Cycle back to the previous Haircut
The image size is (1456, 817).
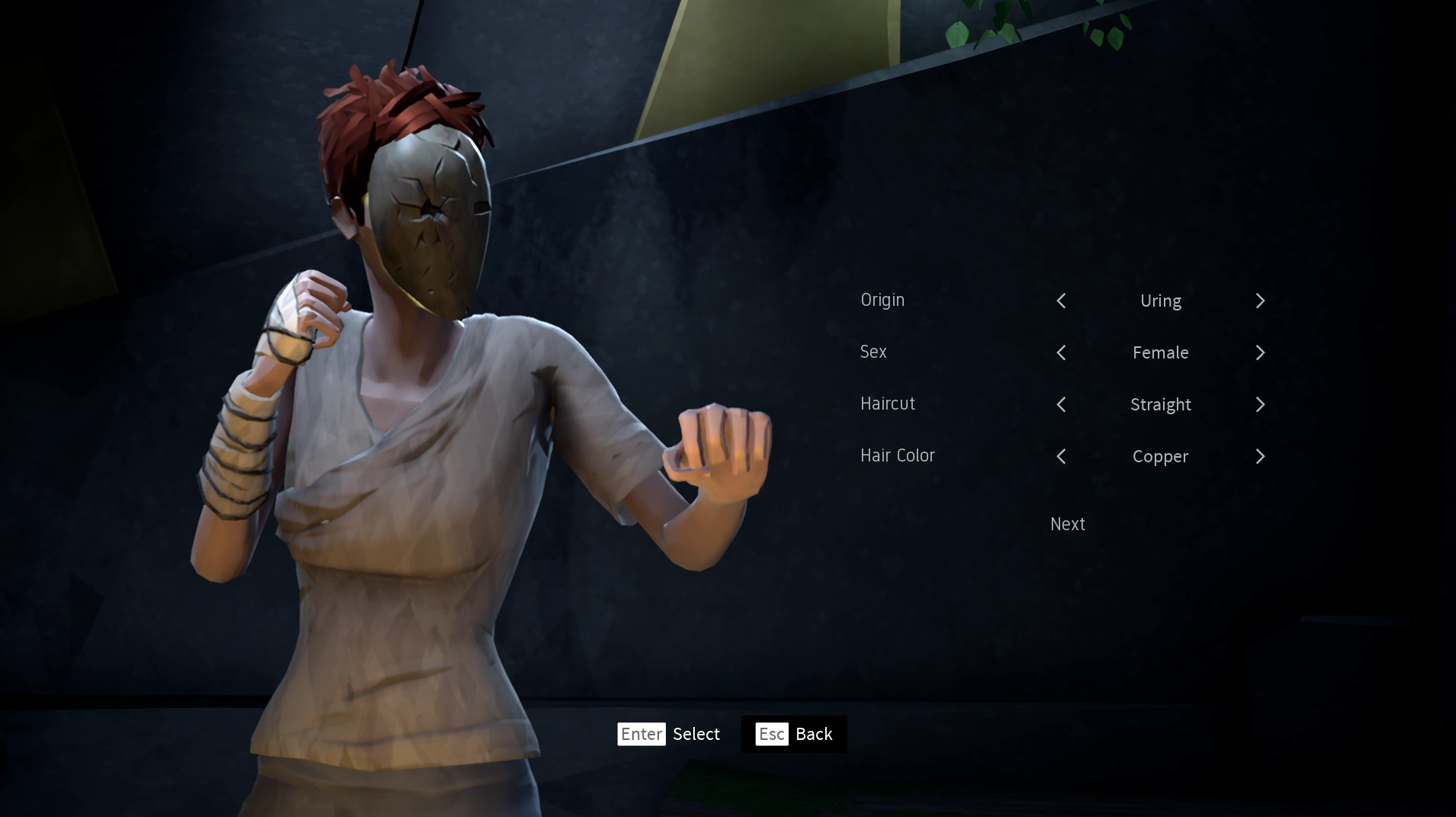[x=1061, y=404]
